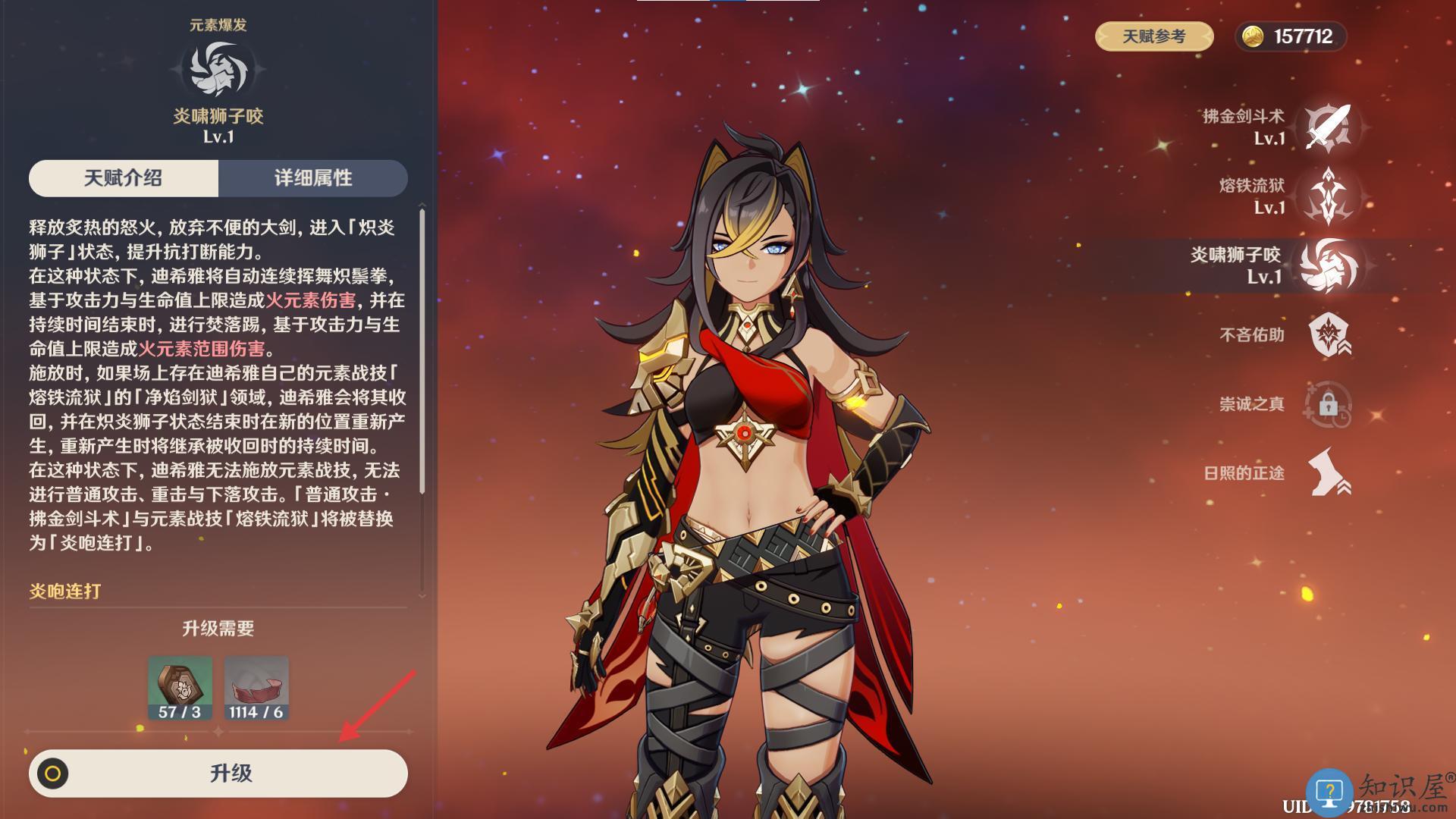Viewport: 1456px width, 819px height.
Task: Open the 天赋参考 talent reference
Action: [x=1153, y=36]
